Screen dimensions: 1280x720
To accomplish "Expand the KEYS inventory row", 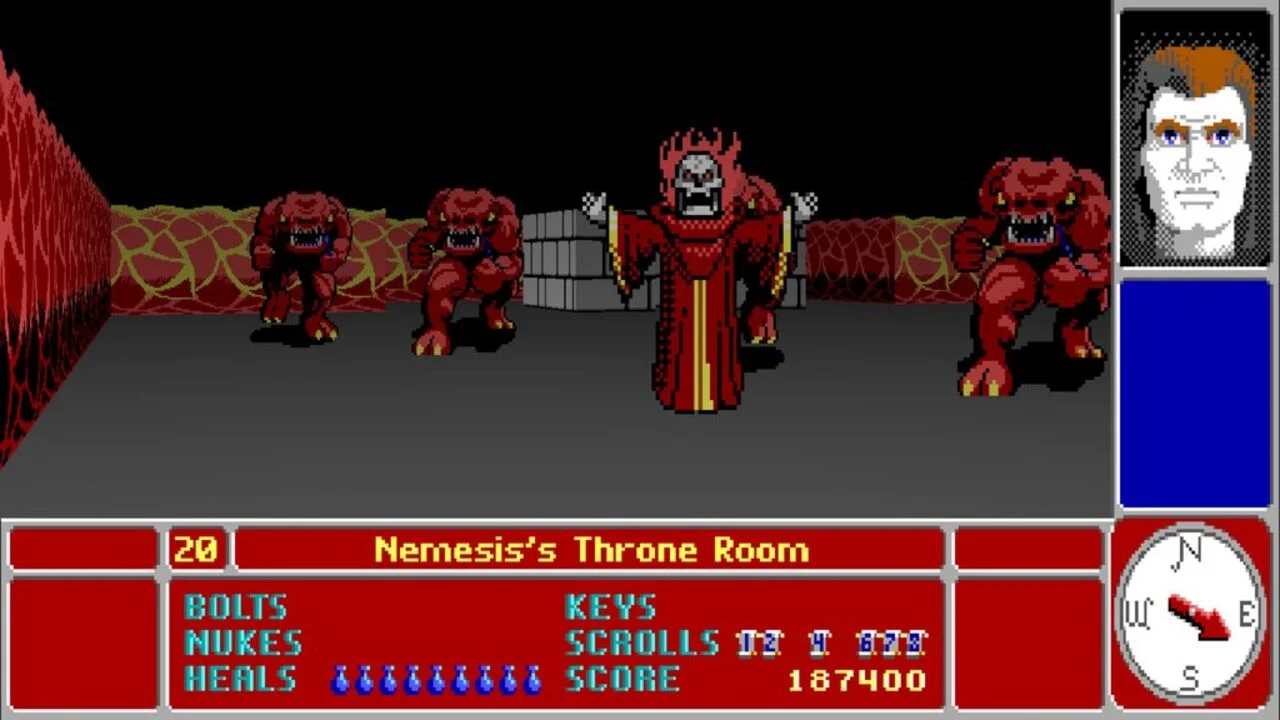I will 610,607.
